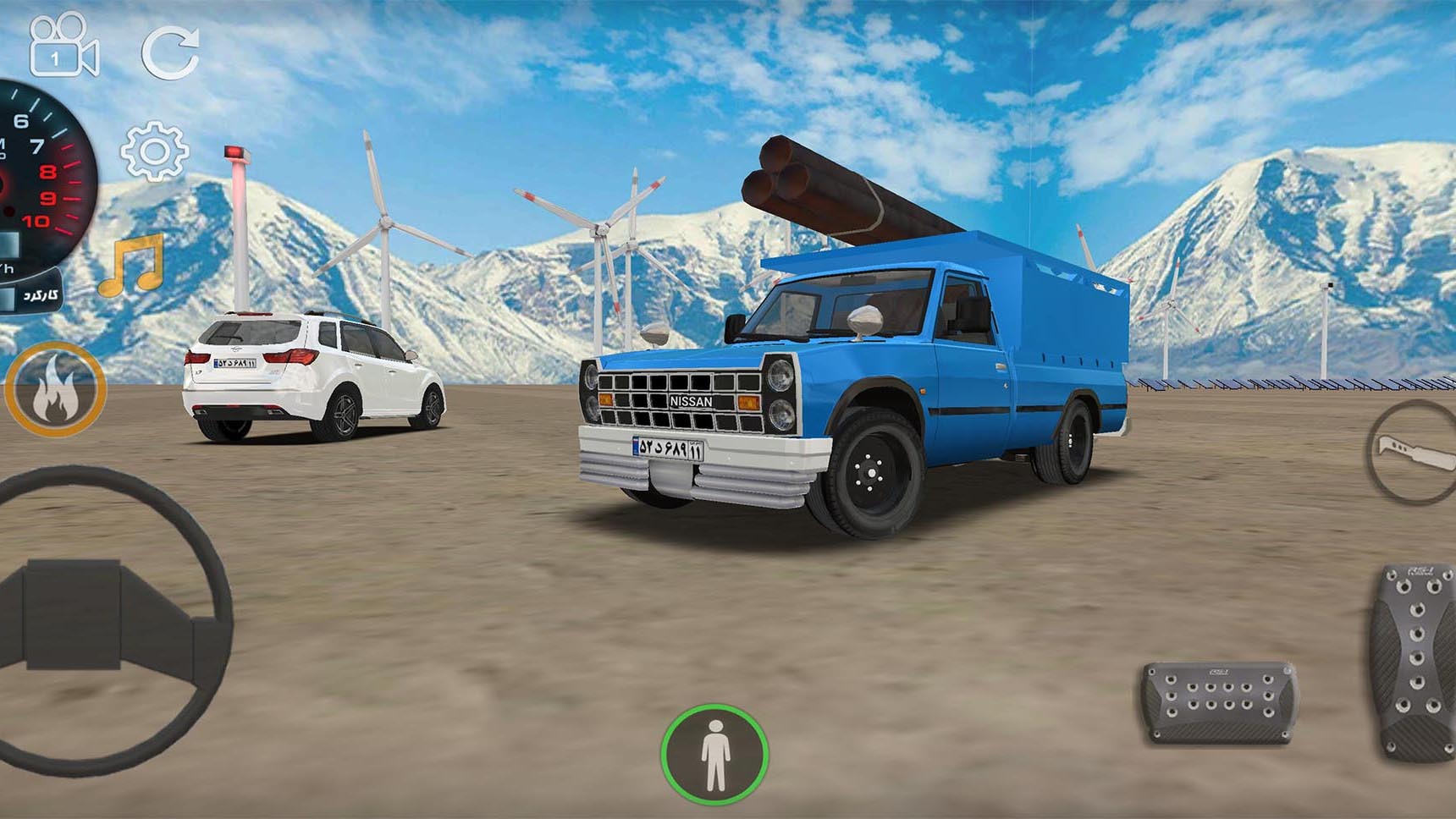Image resolution: width=1456 pixels, height=819 pixels.
Task: Tap the کارکرد mileage label
Action: tap(39, 295)
